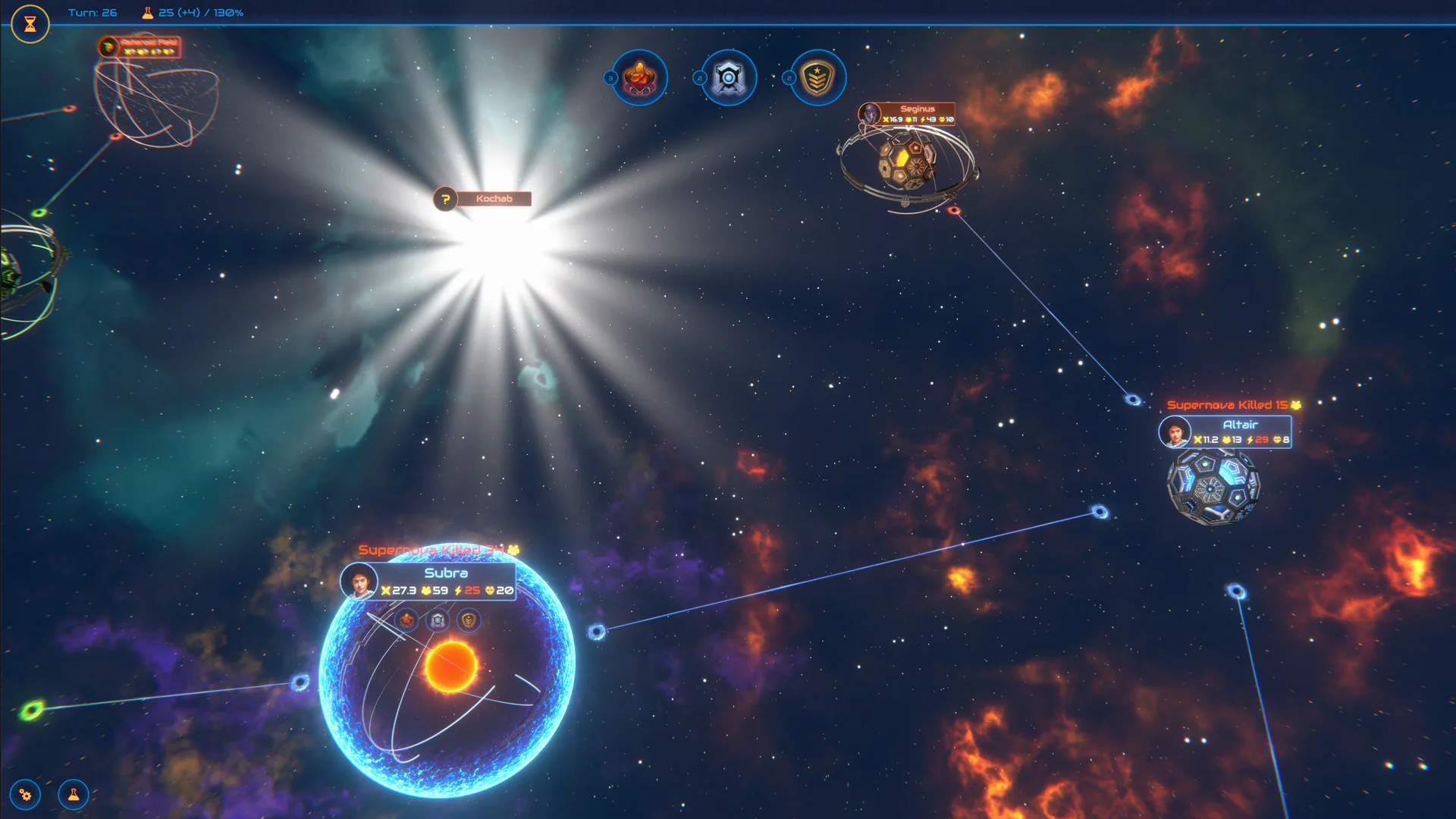This screenshot has height=819, width=1456.
Task: Open the gear settings button
Action: [x=26, y=795]
